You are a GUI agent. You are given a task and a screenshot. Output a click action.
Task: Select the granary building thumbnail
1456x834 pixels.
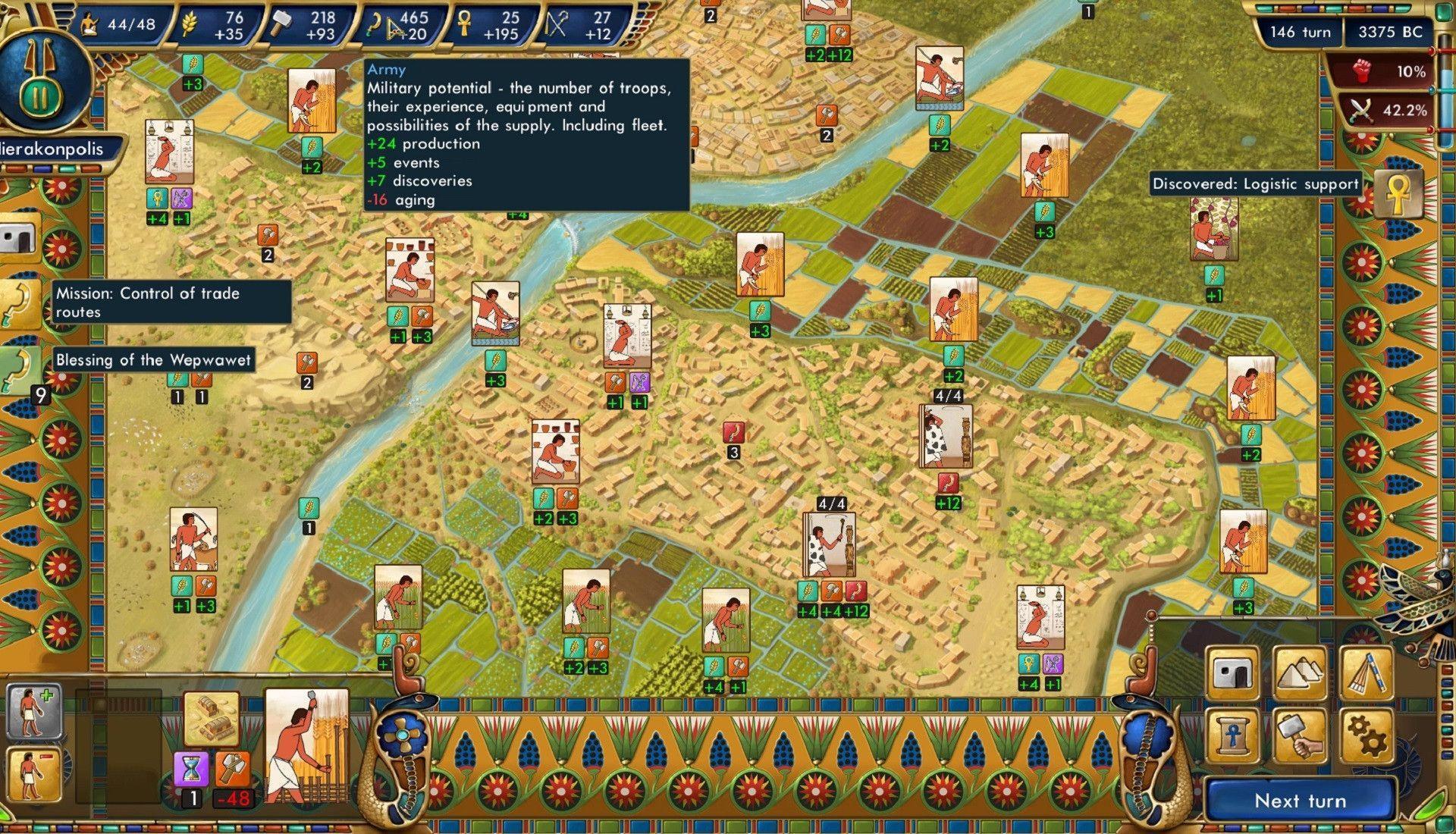coord(212,719)
